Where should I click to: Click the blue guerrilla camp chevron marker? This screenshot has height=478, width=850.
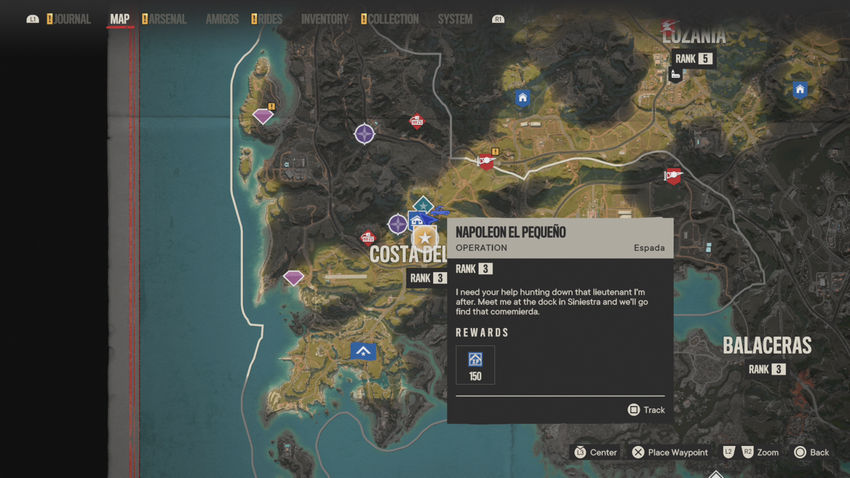coord(363,351)
